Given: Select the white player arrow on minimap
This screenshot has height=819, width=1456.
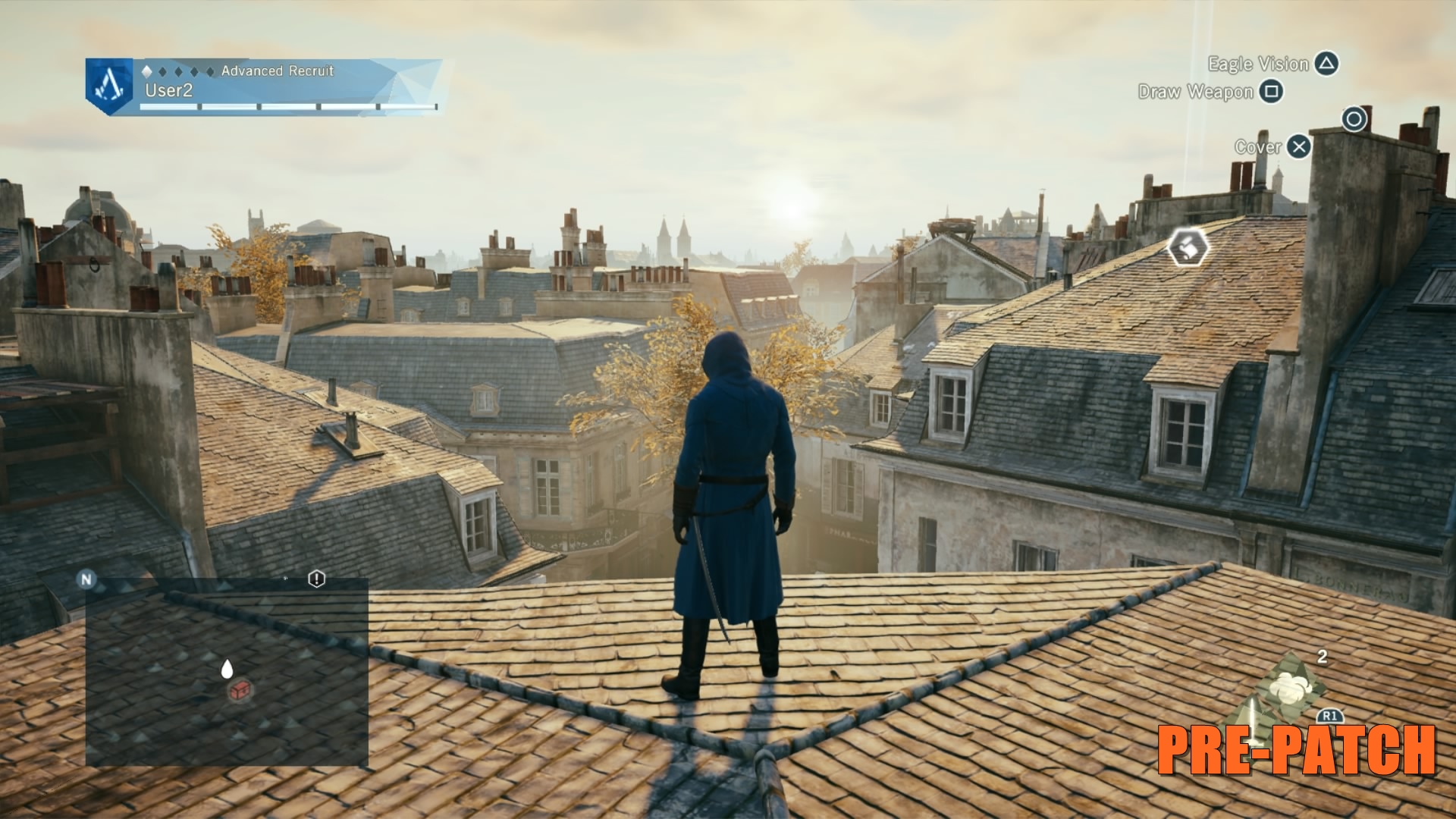Looking at the screenshot, I should click(226, 669).
